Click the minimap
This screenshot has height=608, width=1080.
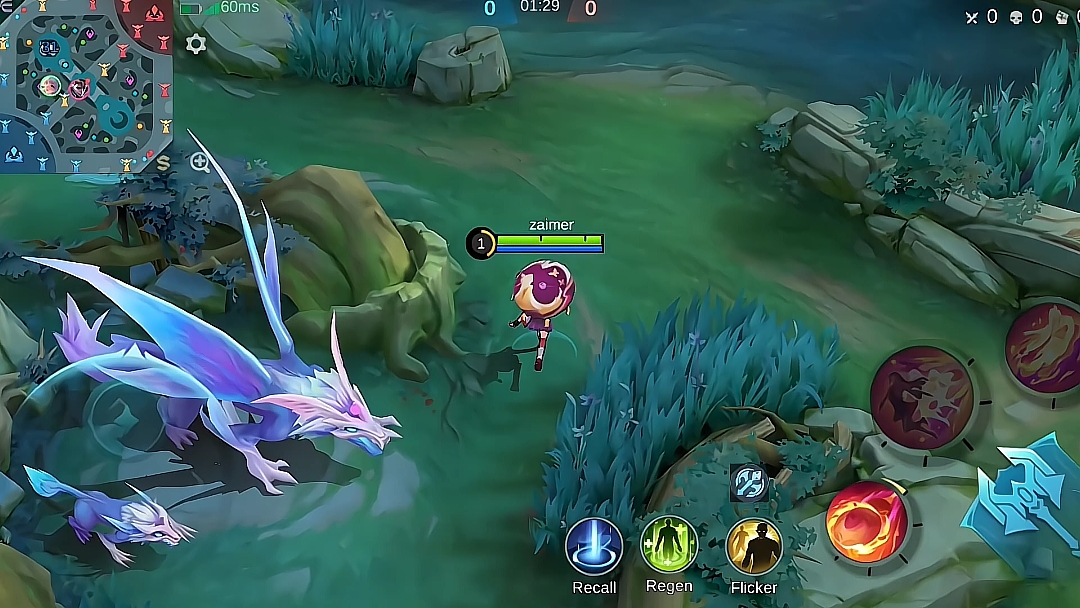(86, 86)
